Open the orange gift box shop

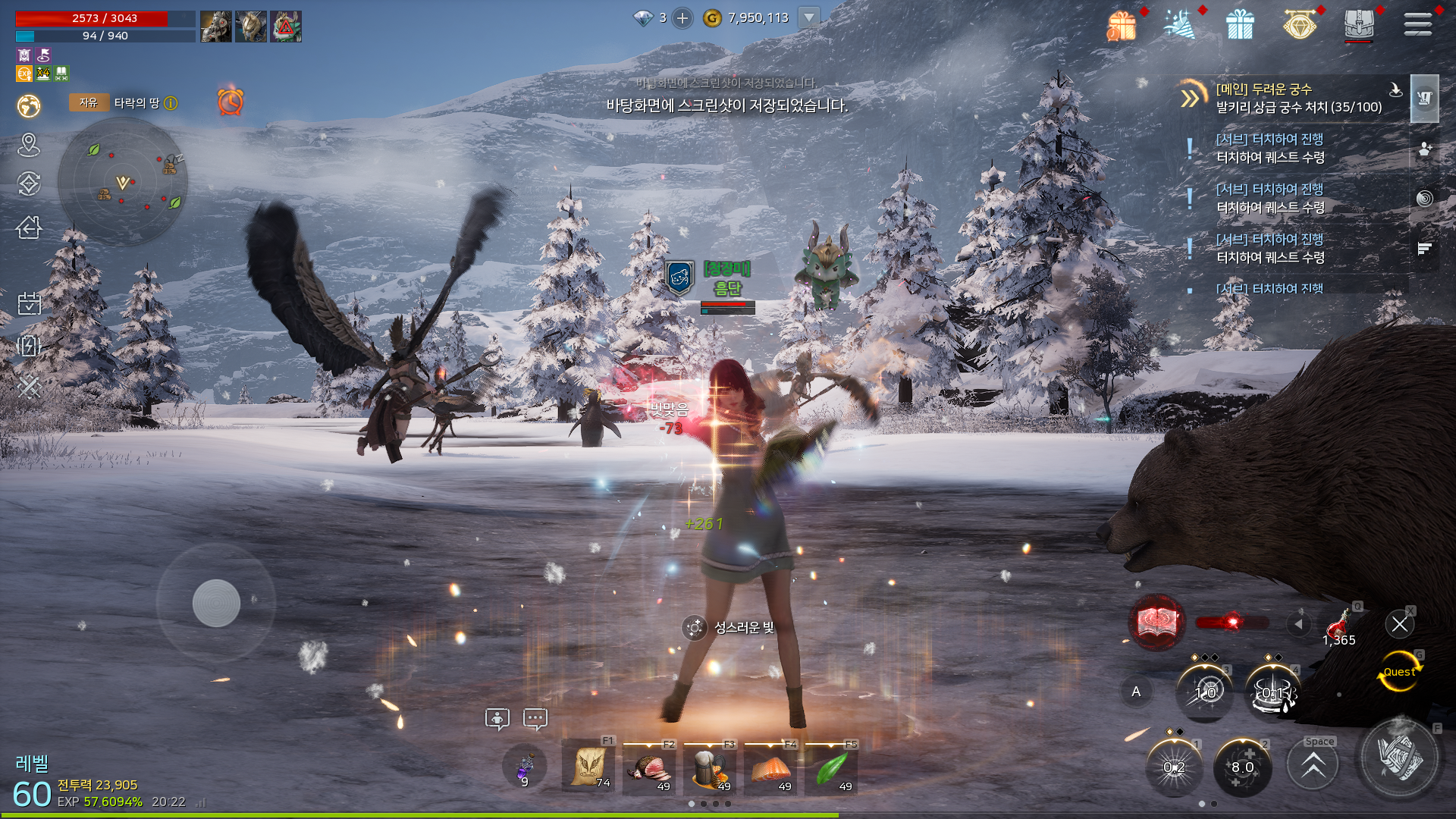pos(1122,25)
